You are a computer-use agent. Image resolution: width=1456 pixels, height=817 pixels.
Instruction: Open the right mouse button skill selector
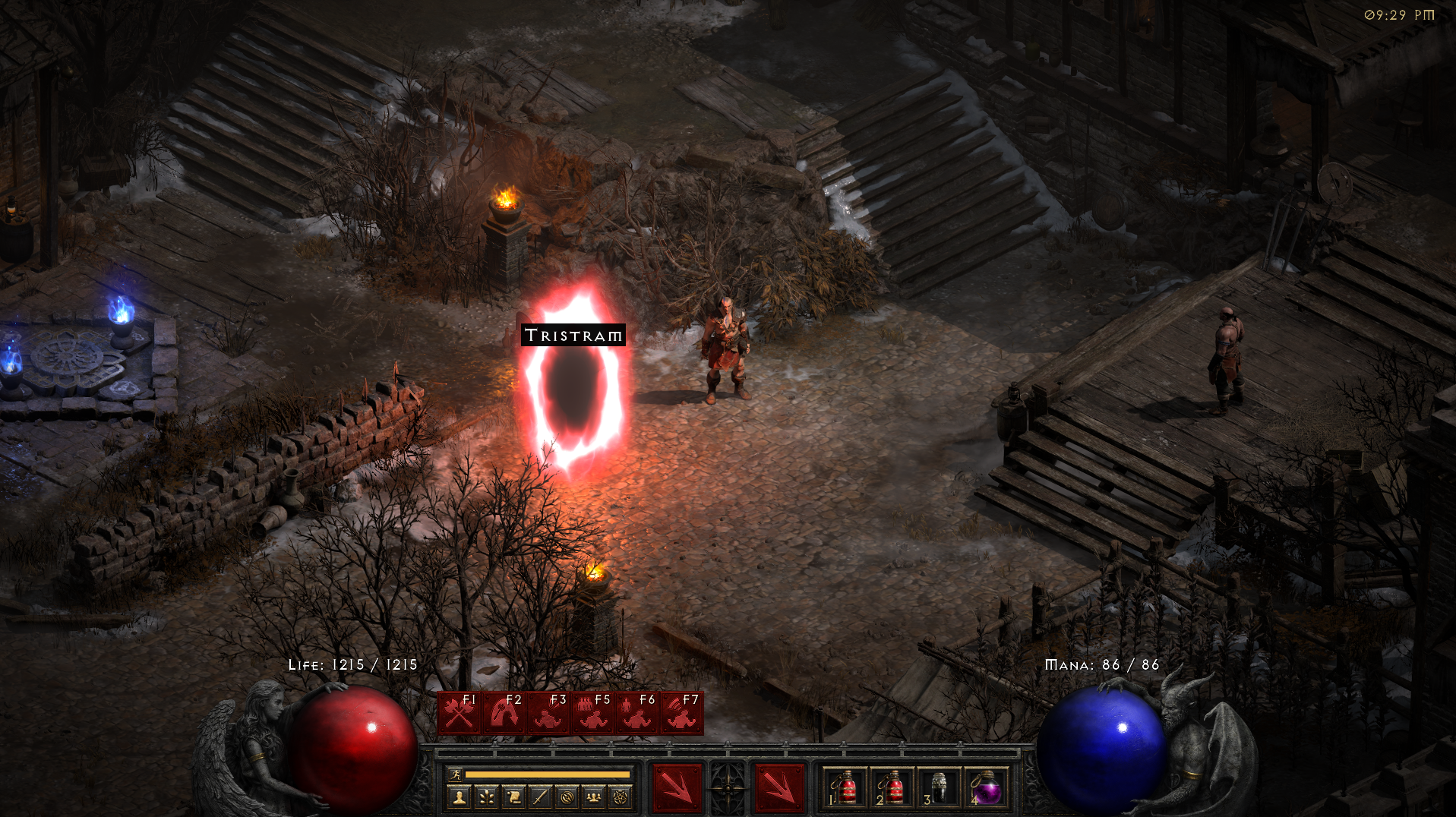click(779, 787)
